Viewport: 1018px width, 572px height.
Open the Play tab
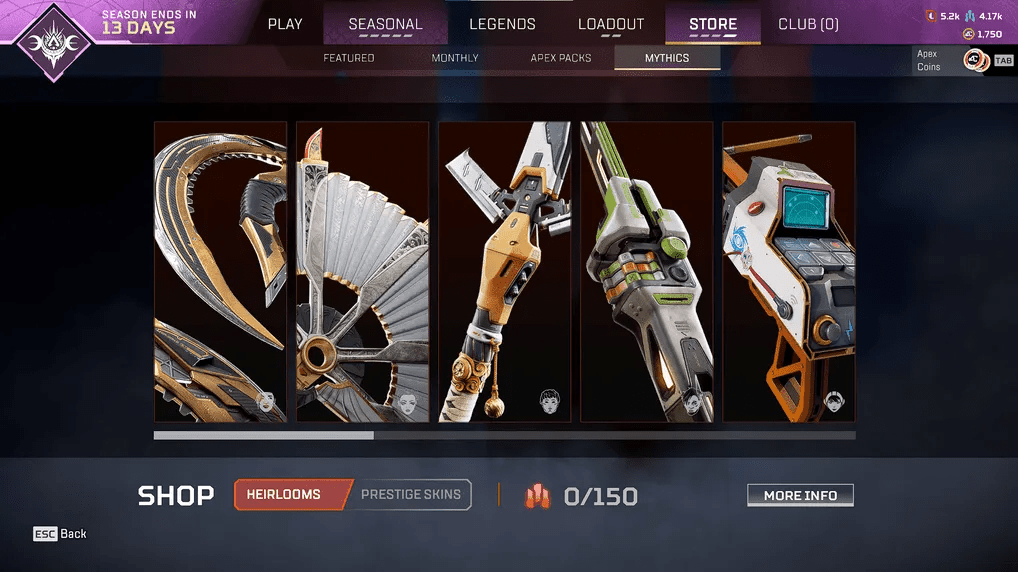285,24
